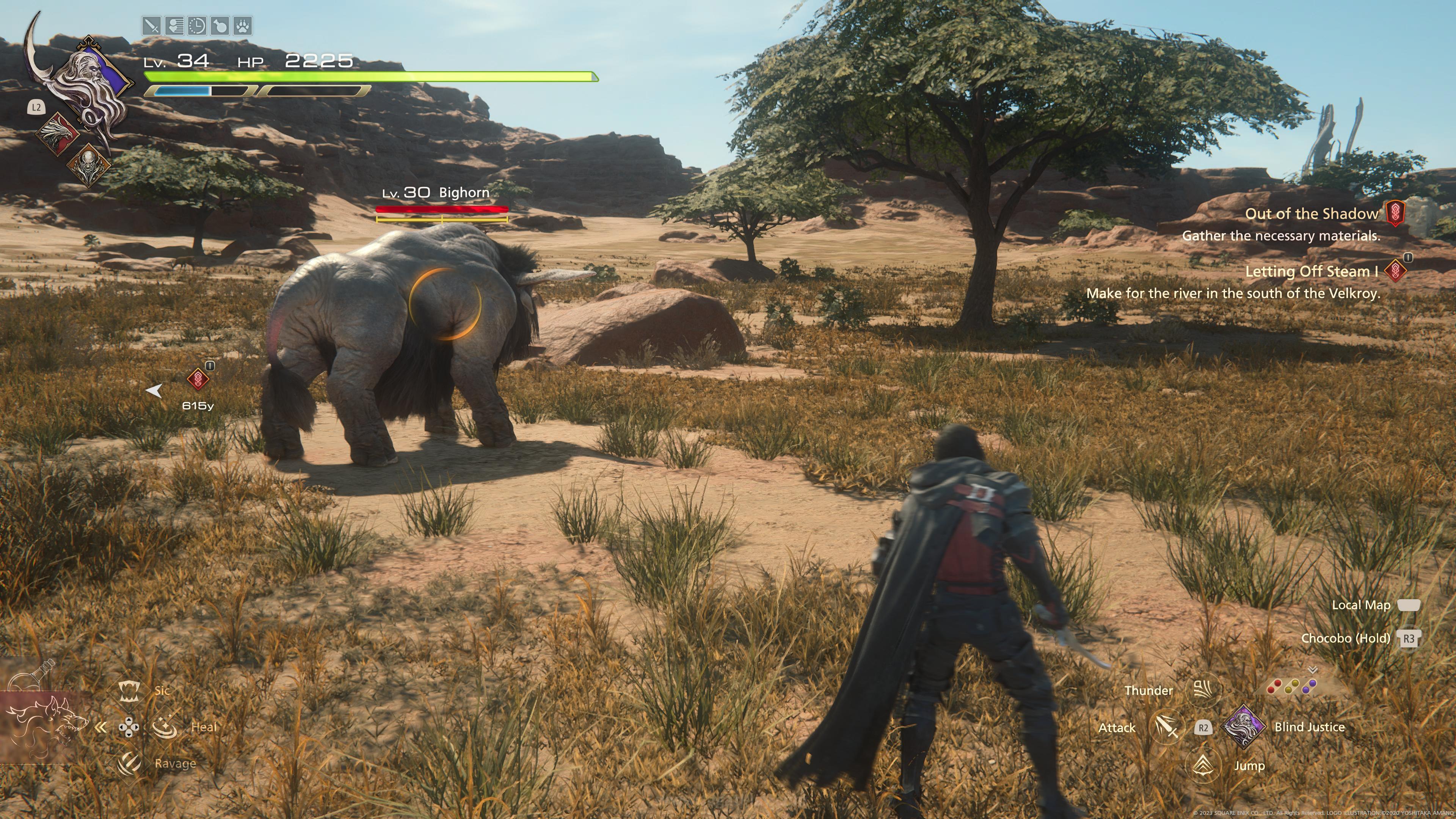Open the Local Map
Image resolution: width=1456 pixels, height=819 pixels.
click(1409, 606)
